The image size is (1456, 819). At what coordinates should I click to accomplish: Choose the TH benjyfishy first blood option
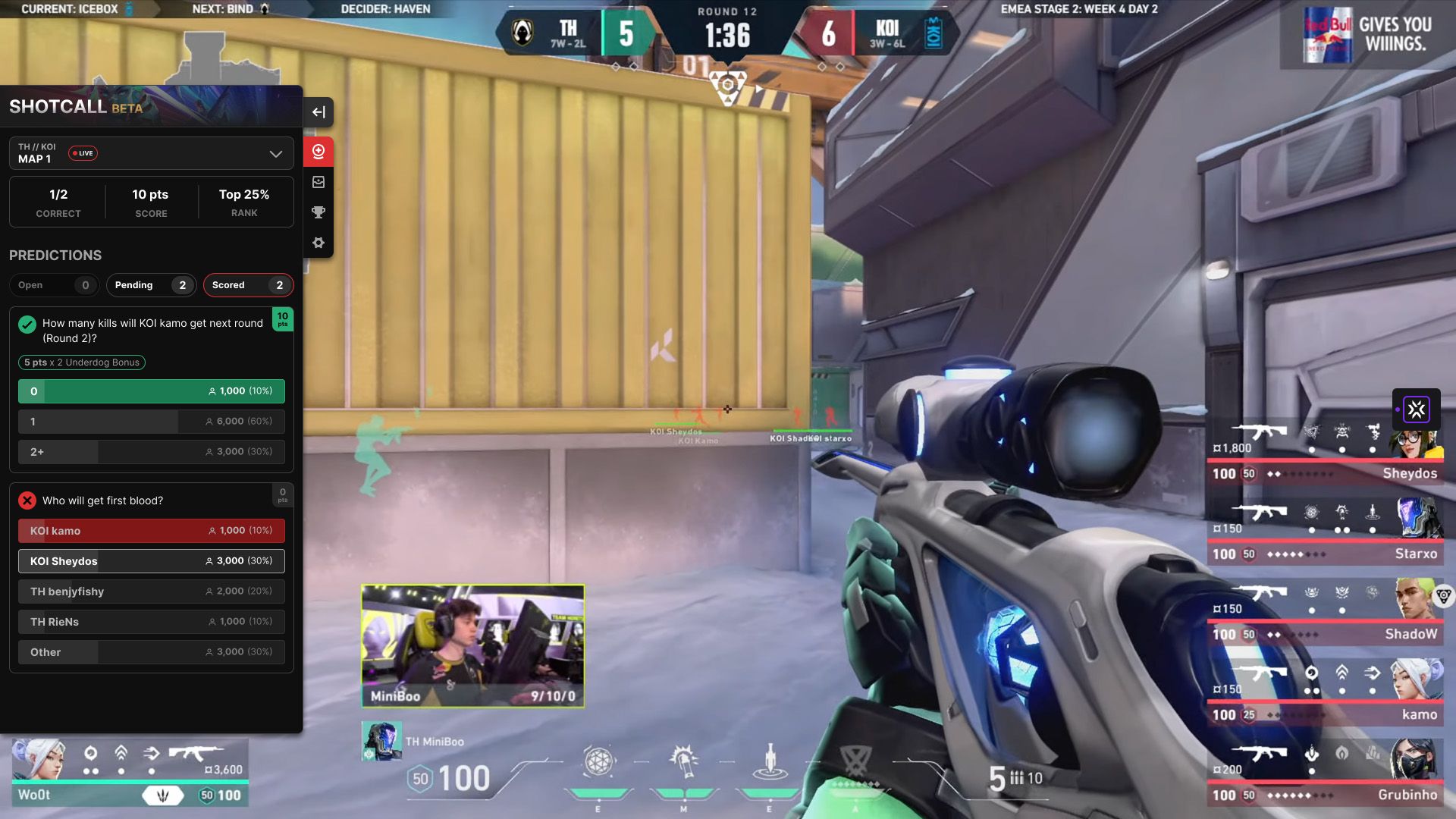(x=151, y=591)
